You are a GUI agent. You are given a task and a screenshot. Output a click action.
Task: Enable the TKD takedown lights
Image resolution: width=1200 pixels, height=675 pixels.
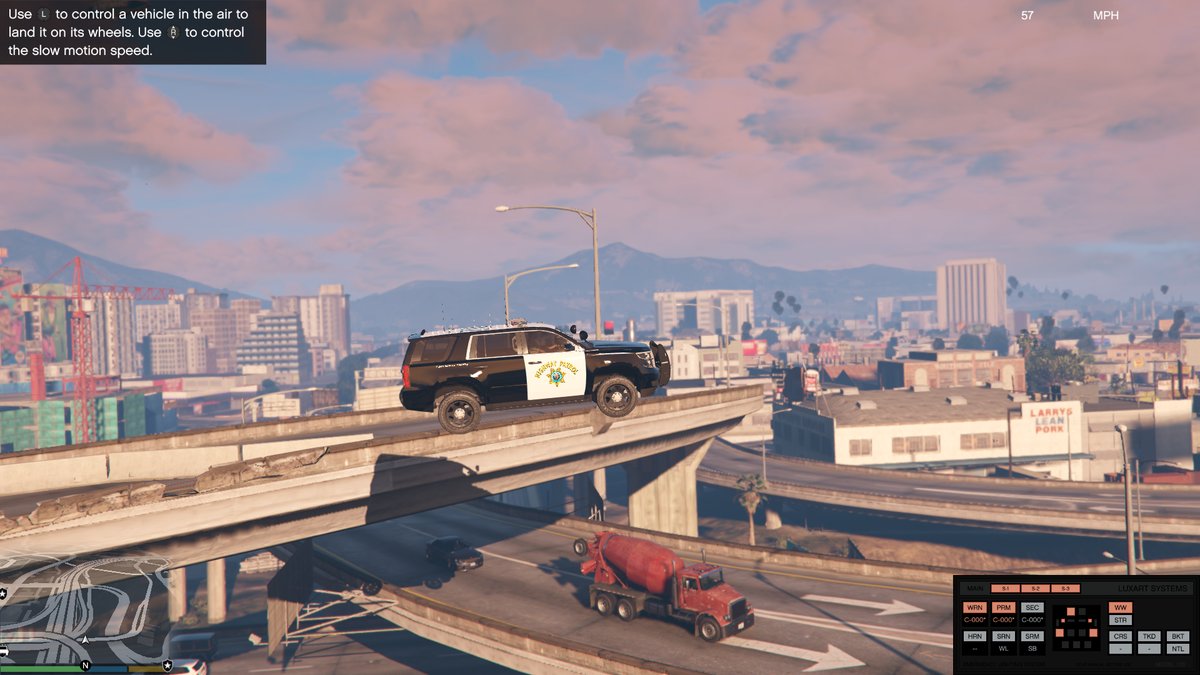pos(1149,636)
